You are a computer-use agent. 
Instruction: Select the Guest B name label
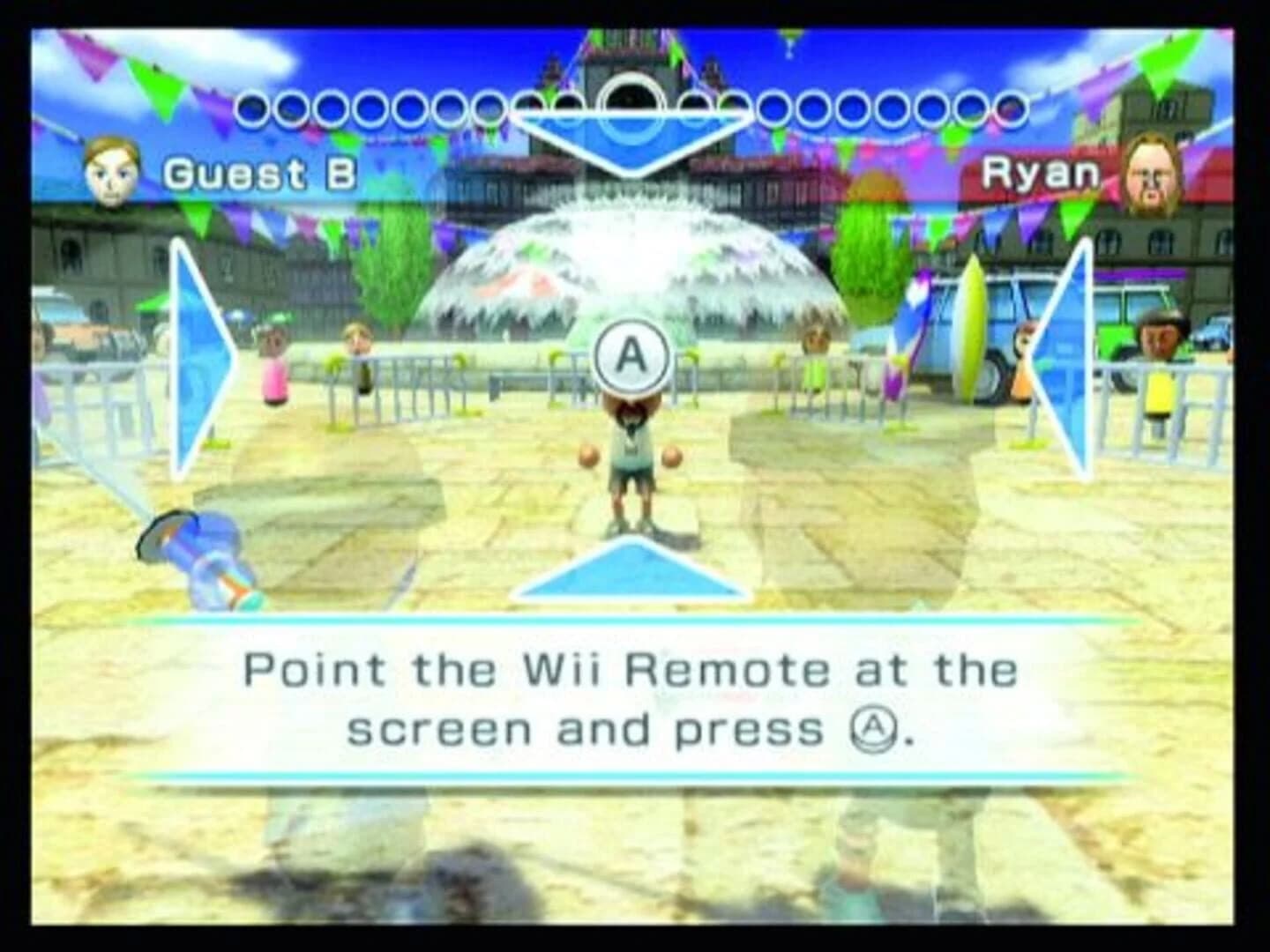(x=259, y=174)
